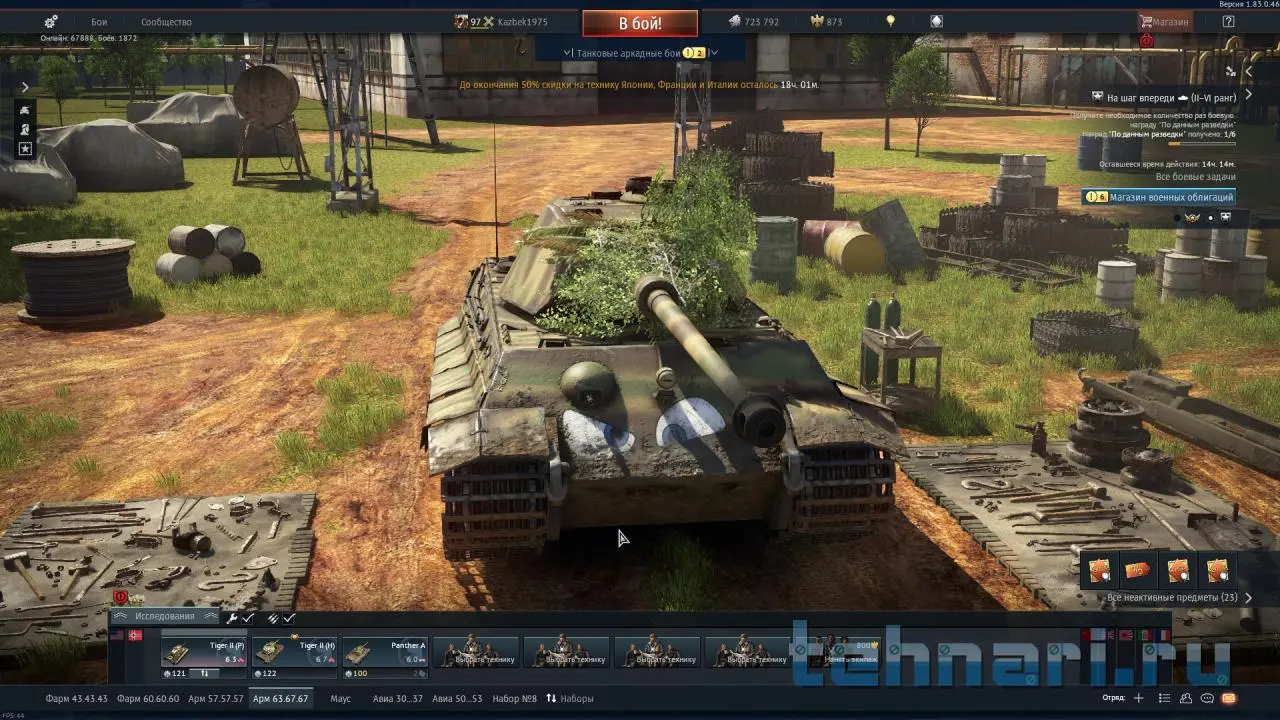Switch to preset «Фарм 43.43.43»
The width and height of the screenshot is (1280, 720).
click(75, 698)
